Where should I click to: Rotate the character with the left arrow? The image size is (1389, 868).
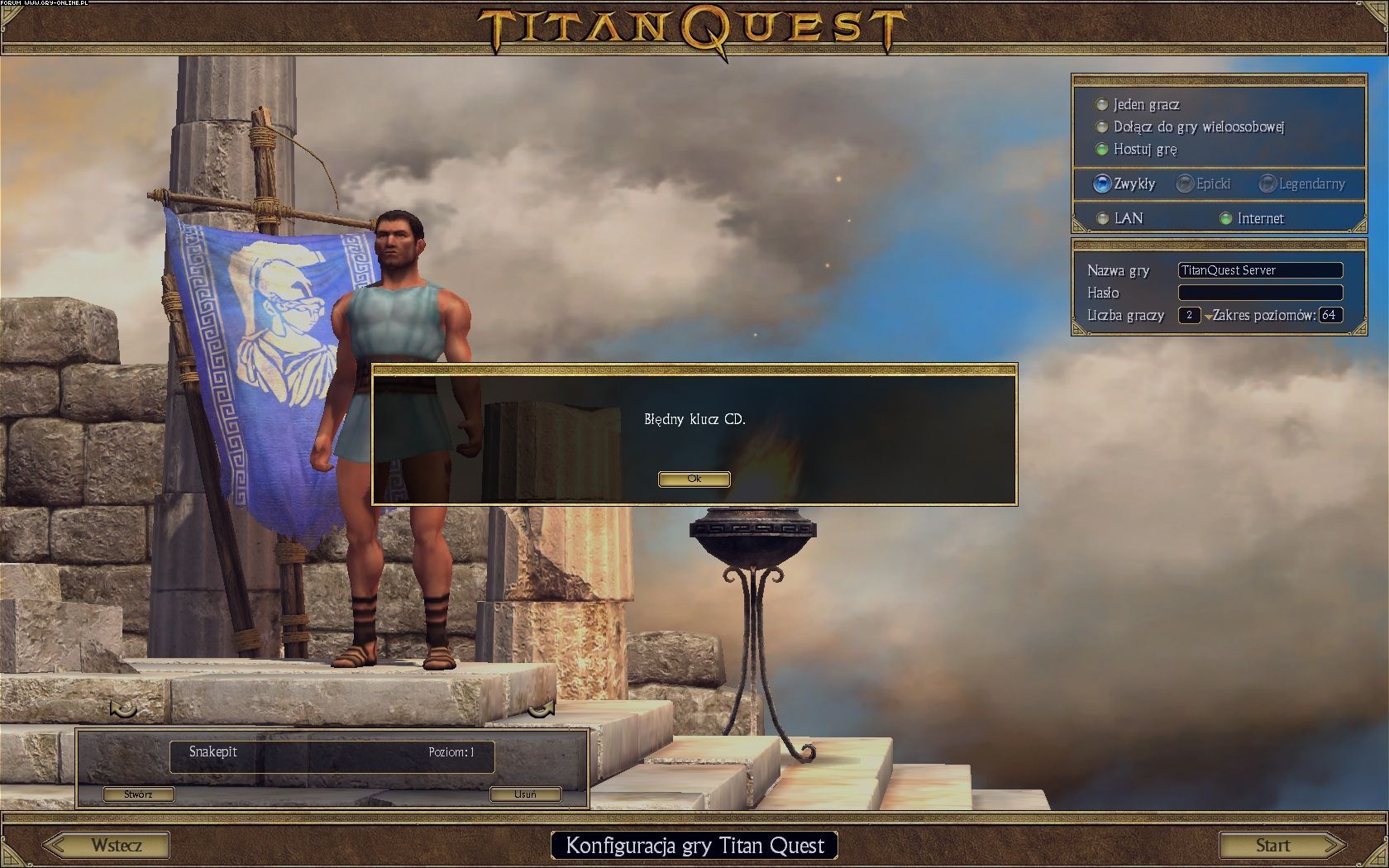123,708
